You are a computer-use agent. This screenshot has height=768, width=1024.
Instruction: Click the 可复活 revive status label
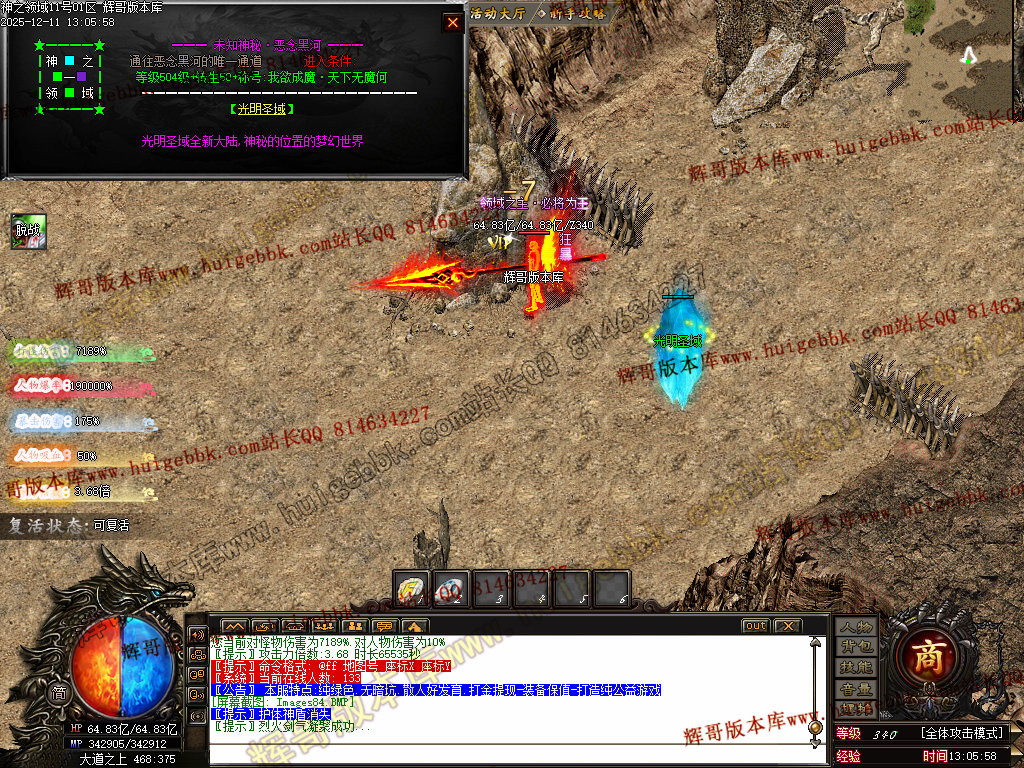tap(111, 524)
